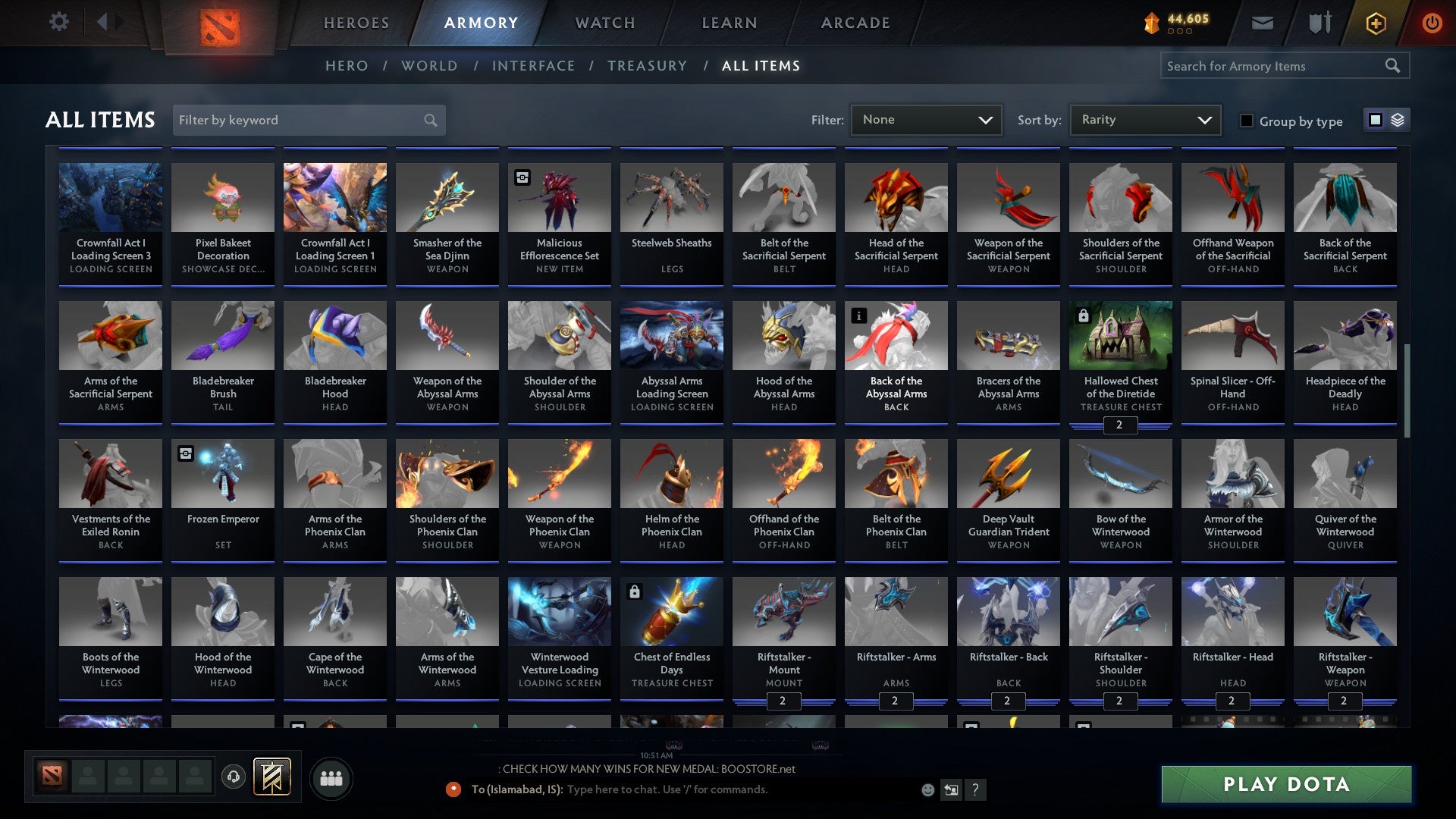The height and width of the screenshot is (819, 1456).
Task: Switch to the WATCH tab
Action: click(604, 23)
